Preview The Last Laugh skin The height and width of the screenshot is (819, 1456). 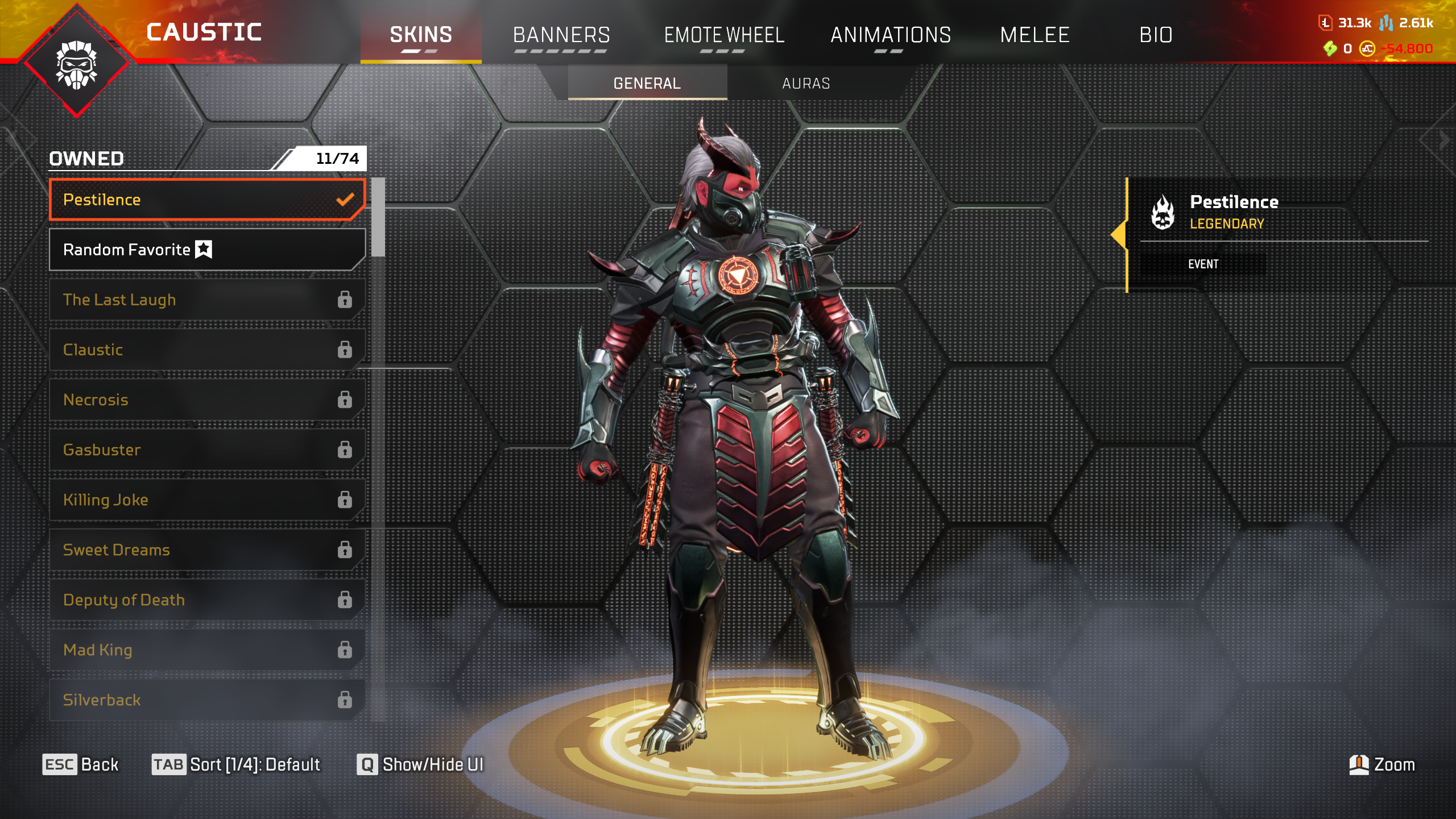(x=207, y=300)
